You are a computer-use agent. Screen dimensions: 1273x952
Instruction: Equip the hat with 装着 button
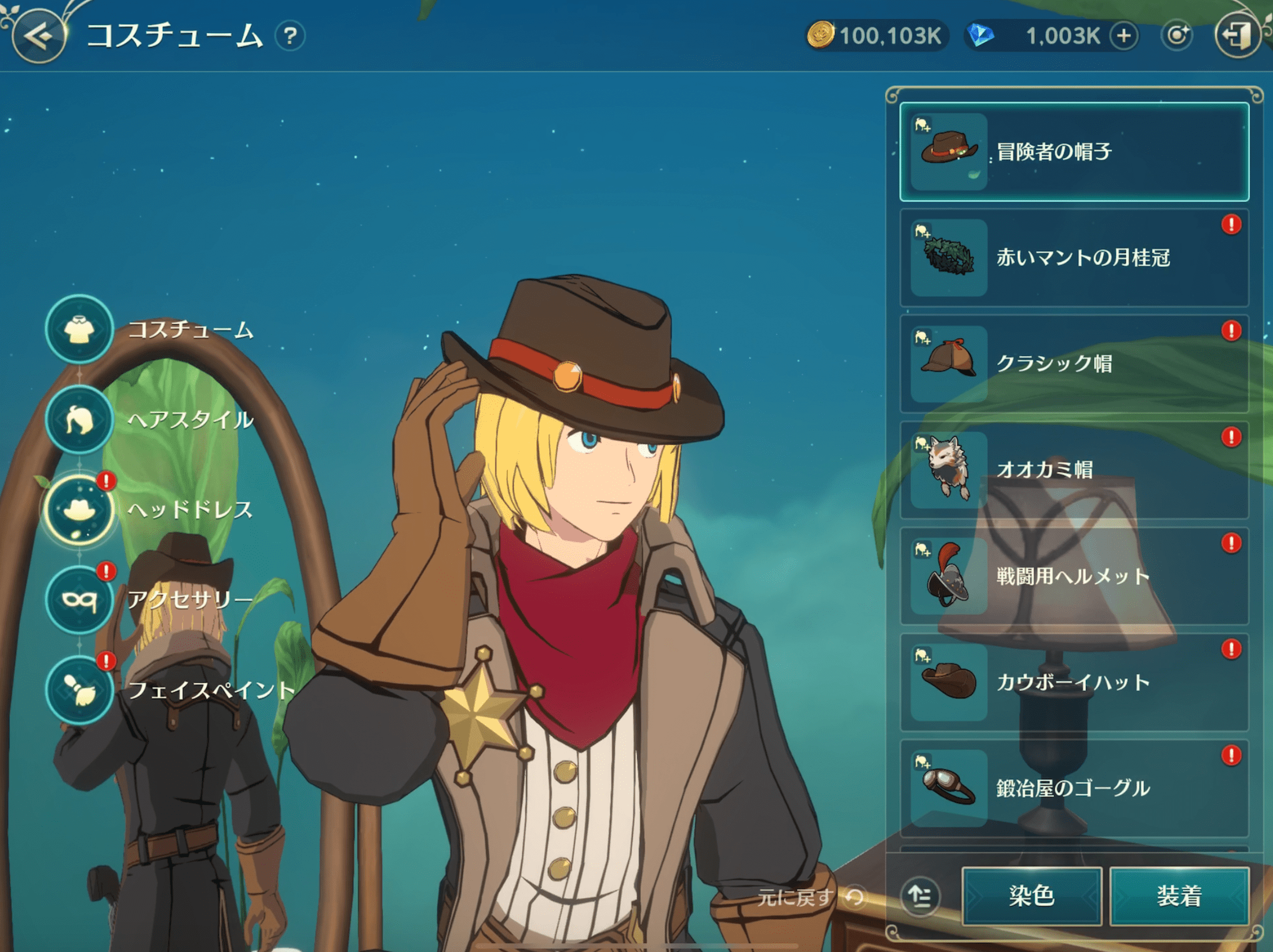tap(1179, 895)
